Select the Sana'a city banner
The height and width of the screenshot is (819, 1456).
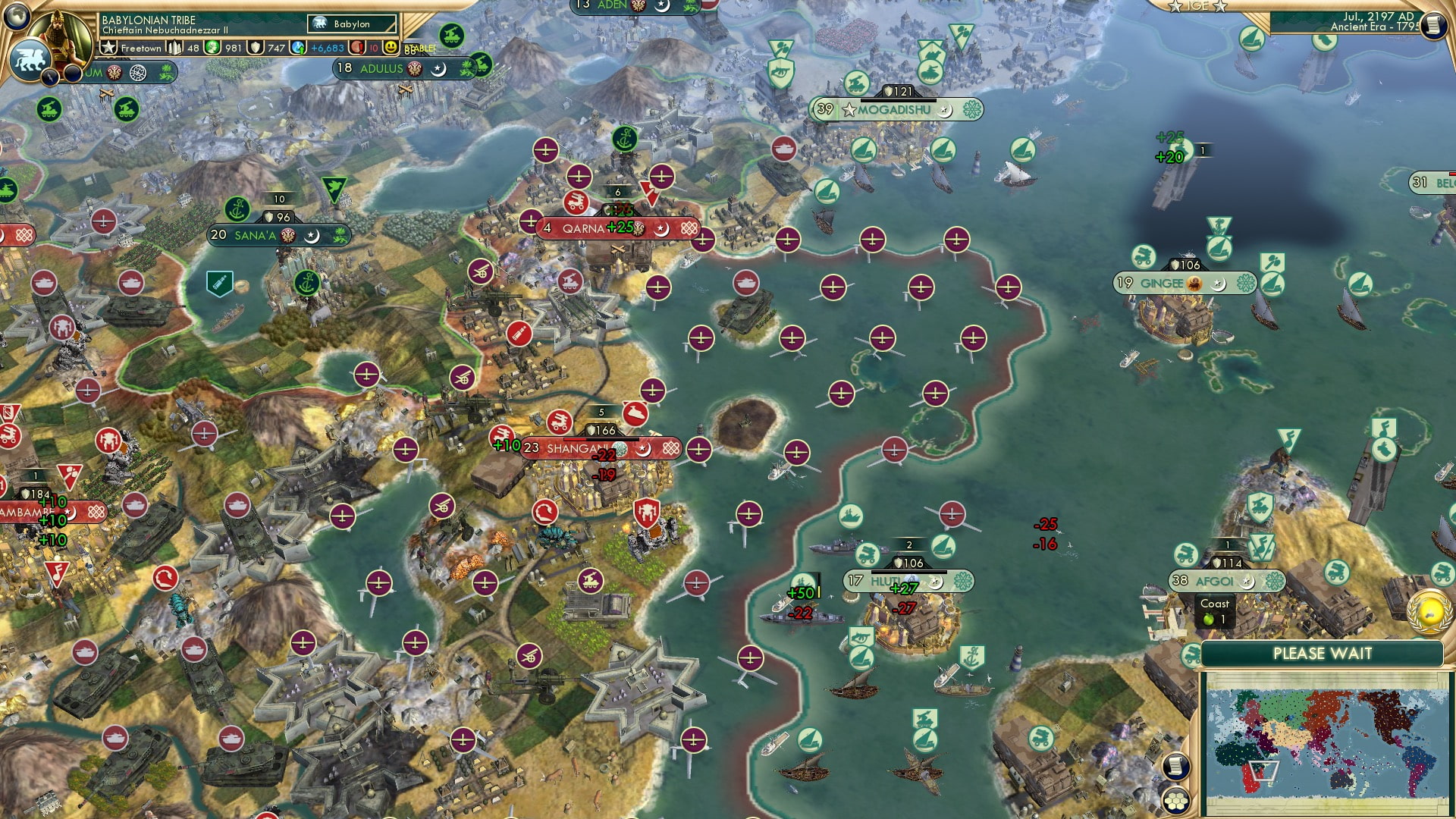point(256,236)
